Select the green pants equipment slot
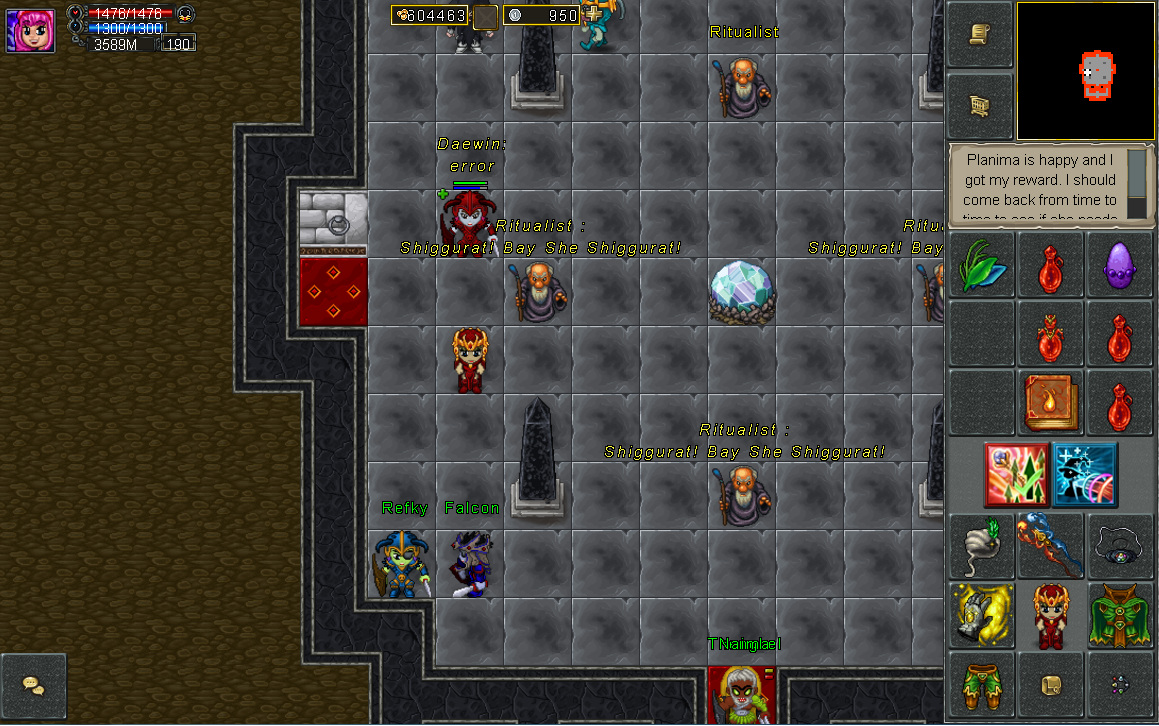 tap(980, 684)
